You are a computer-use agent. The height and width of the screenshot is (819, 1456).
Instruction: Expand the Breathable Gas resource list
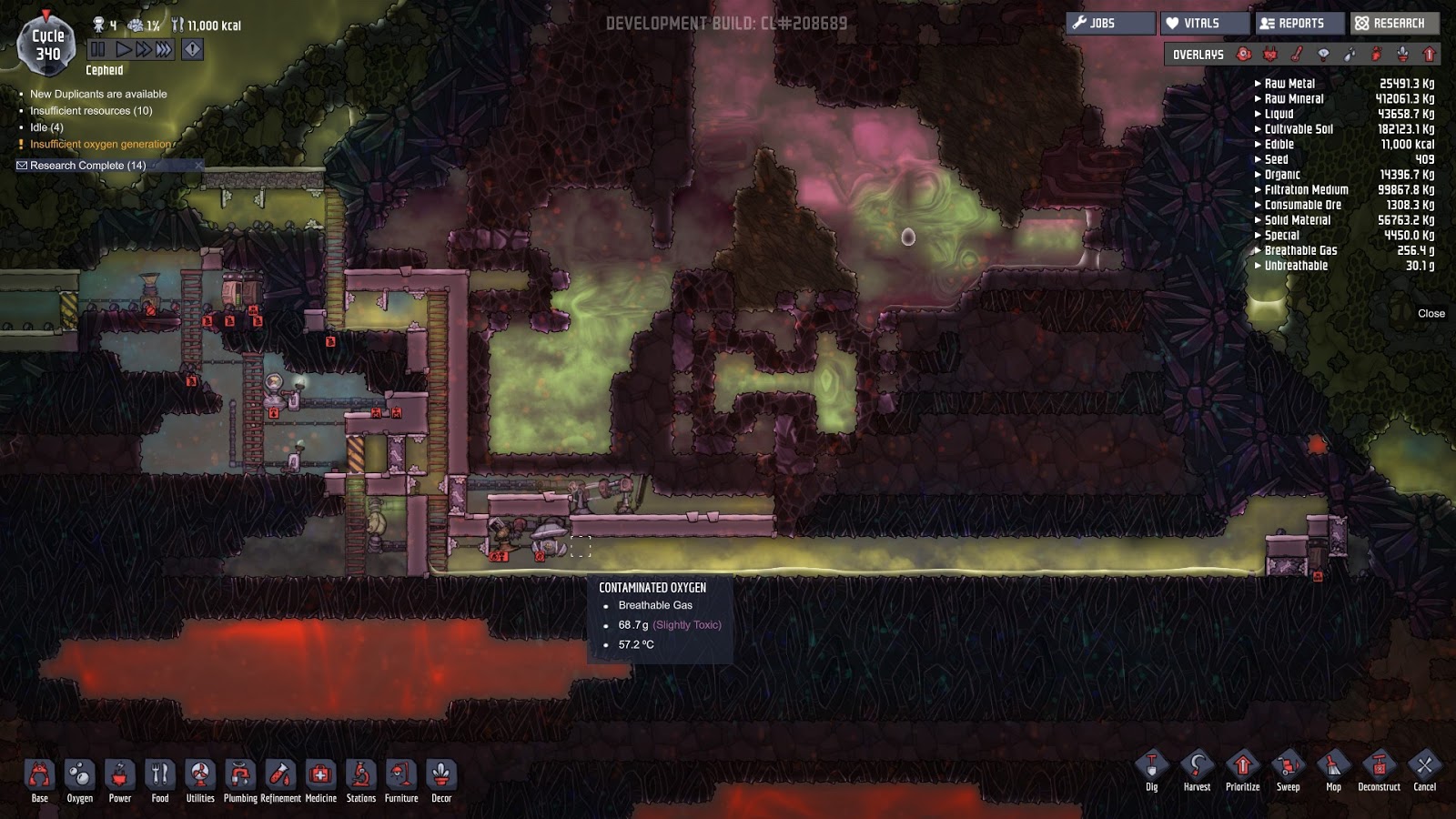(1300, 250)
